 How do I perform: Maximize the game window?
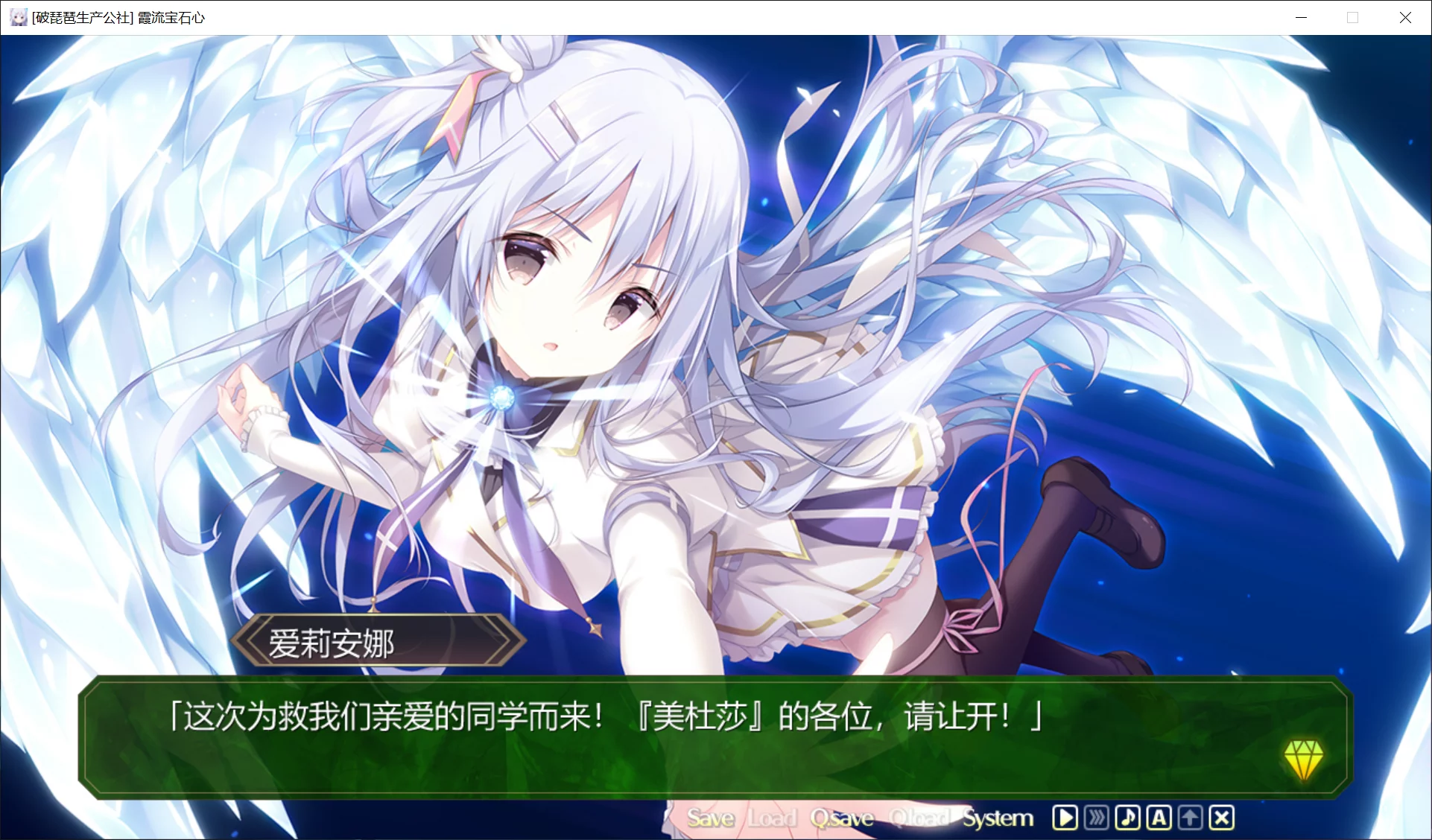click(x=1353, y=16)
